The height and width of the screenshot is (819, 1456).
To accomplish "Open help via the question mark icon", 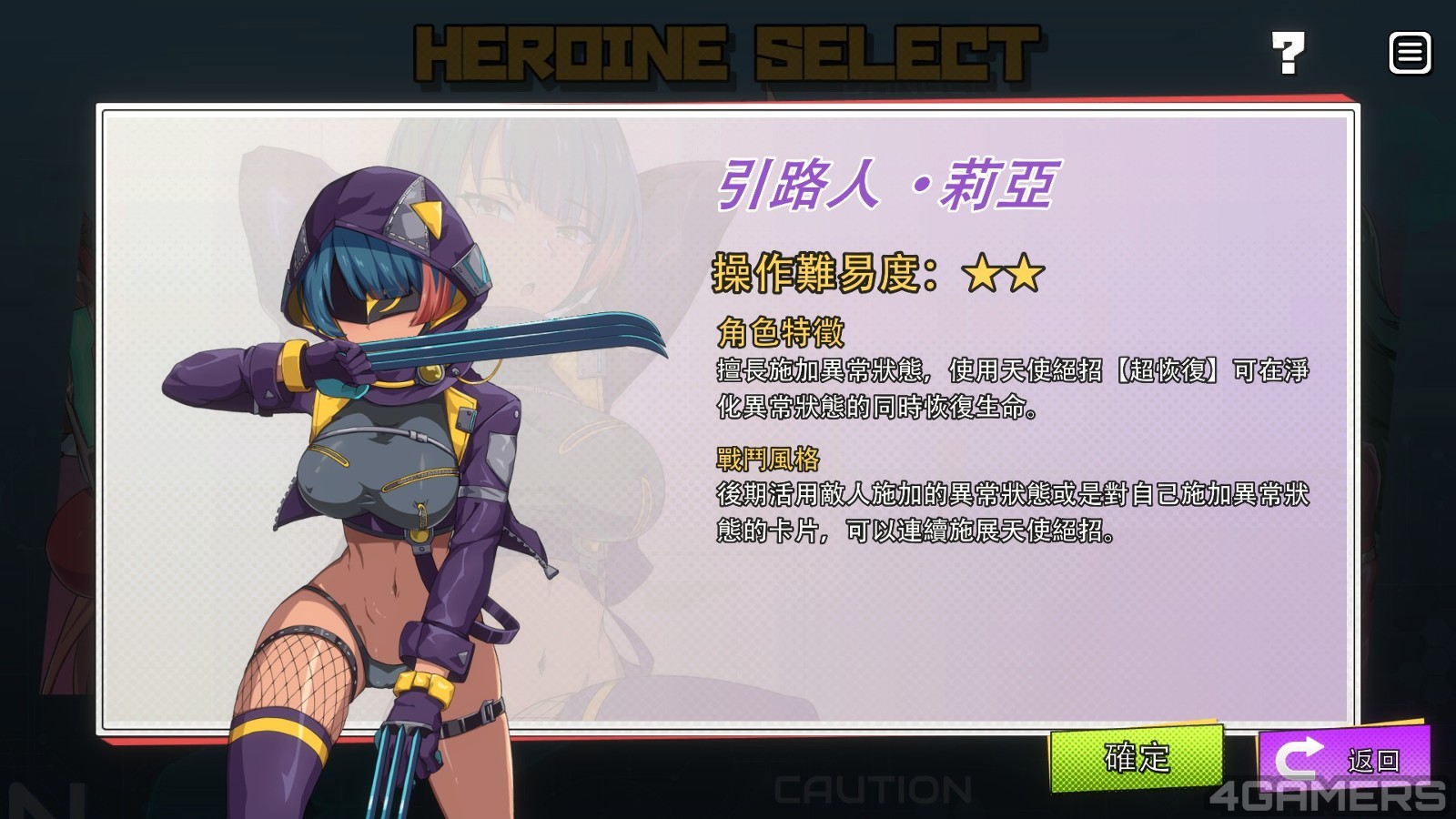I will 1288,54.
